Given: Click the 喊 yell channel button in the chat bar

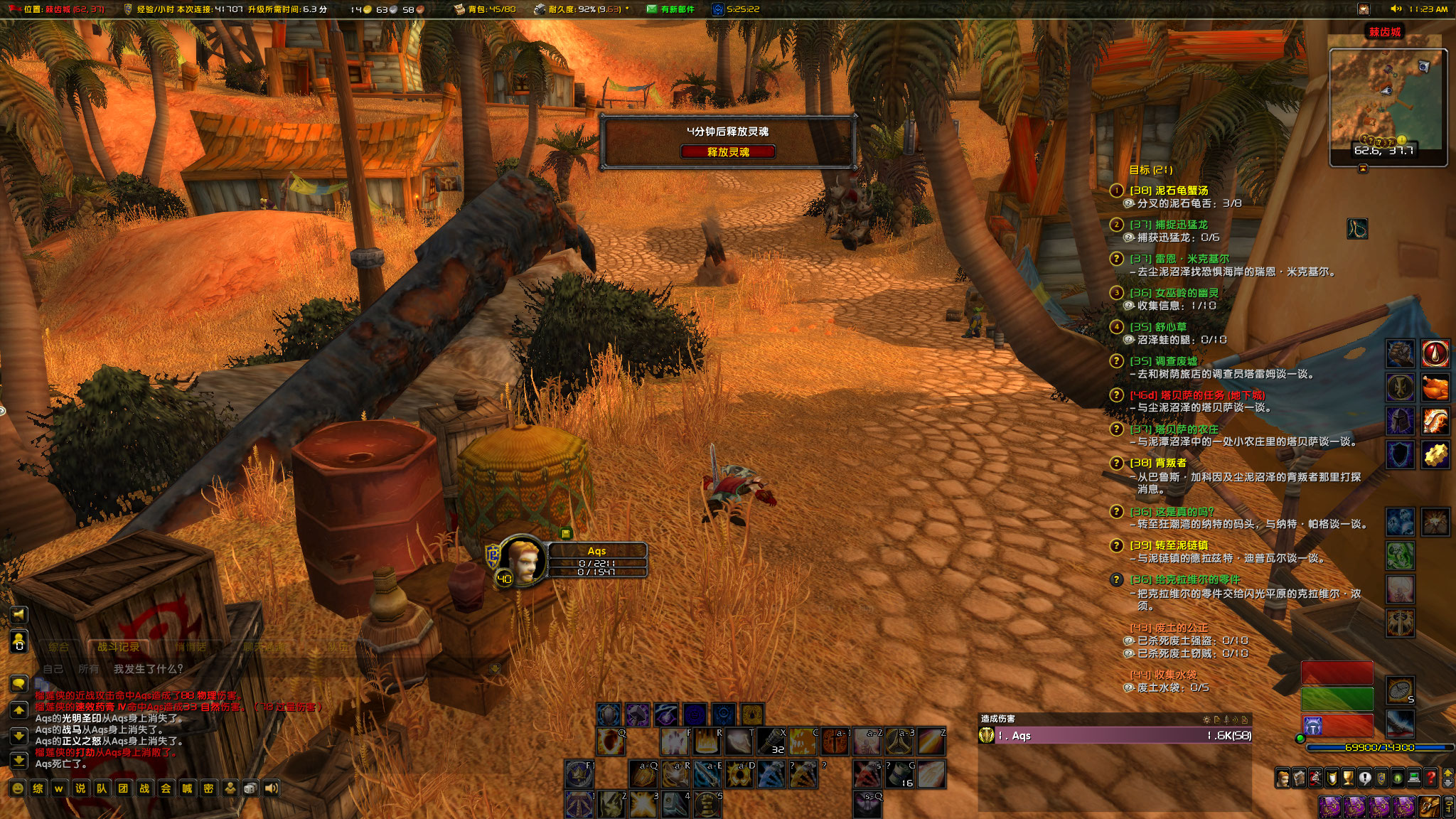Looking at the screenshot, I should click(187, 788).
